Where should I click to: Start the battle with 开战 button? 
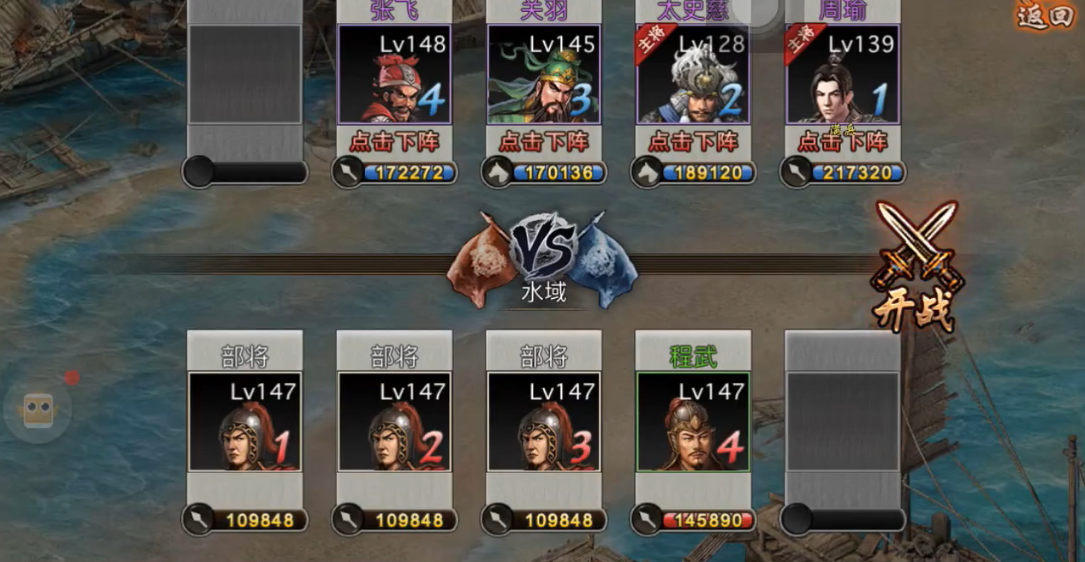coord(914,268)
